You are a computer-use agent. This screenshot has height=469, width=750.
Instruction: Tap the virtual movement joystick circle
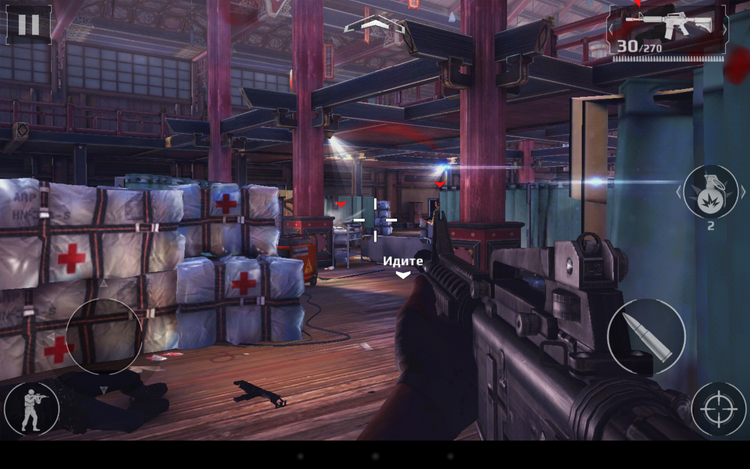point(104,337)
